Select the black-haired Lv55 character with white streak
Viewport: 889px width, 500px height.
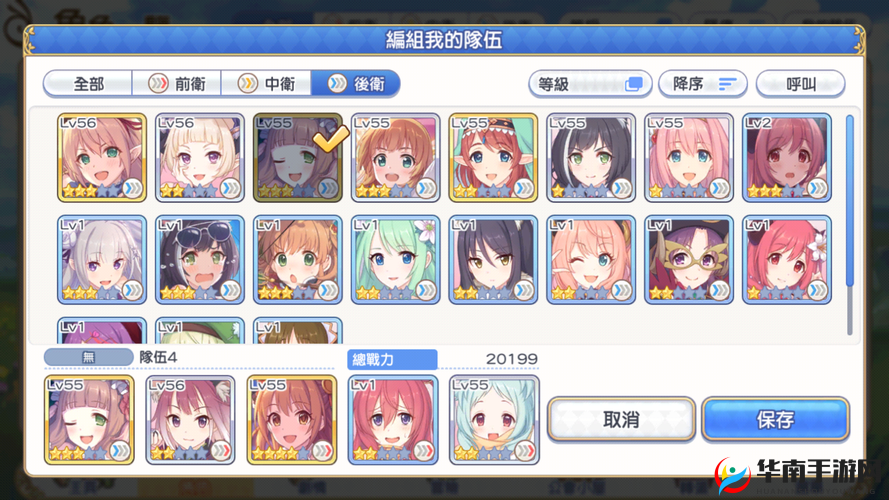click(591, 157)
